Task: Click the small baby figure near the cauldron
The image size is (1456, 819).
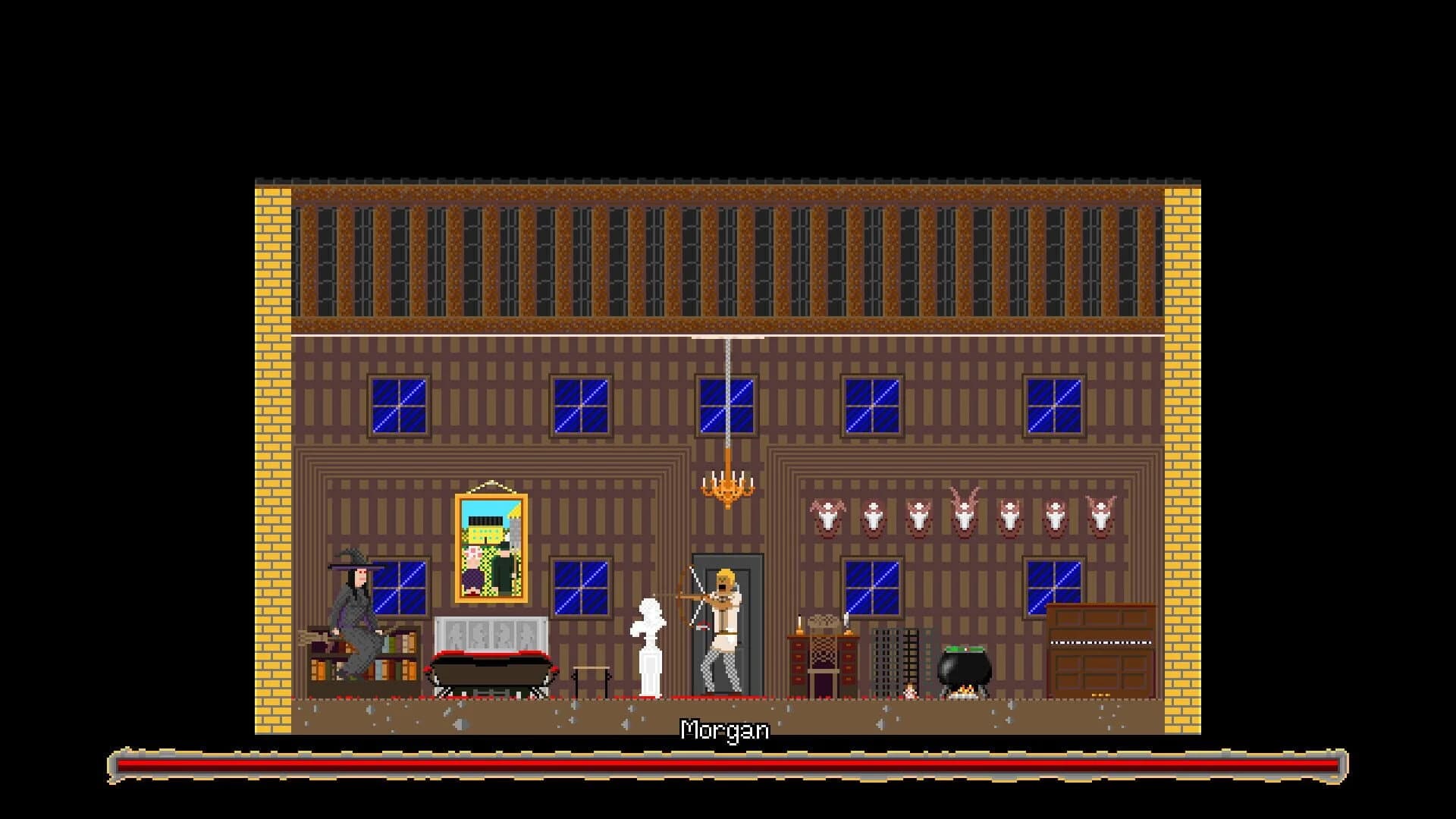Action: click(910, 692)
